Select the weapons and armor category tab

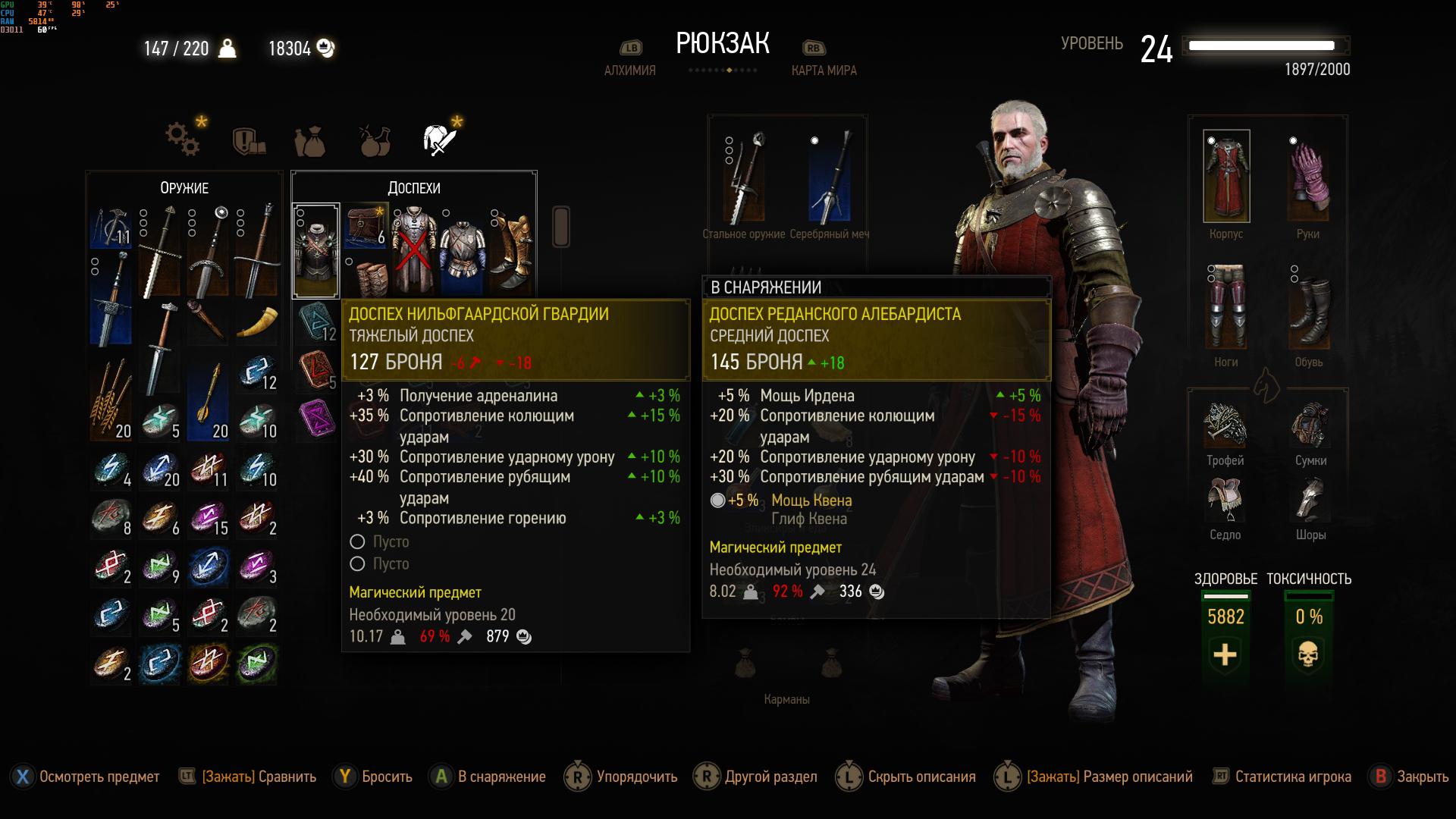440,140
